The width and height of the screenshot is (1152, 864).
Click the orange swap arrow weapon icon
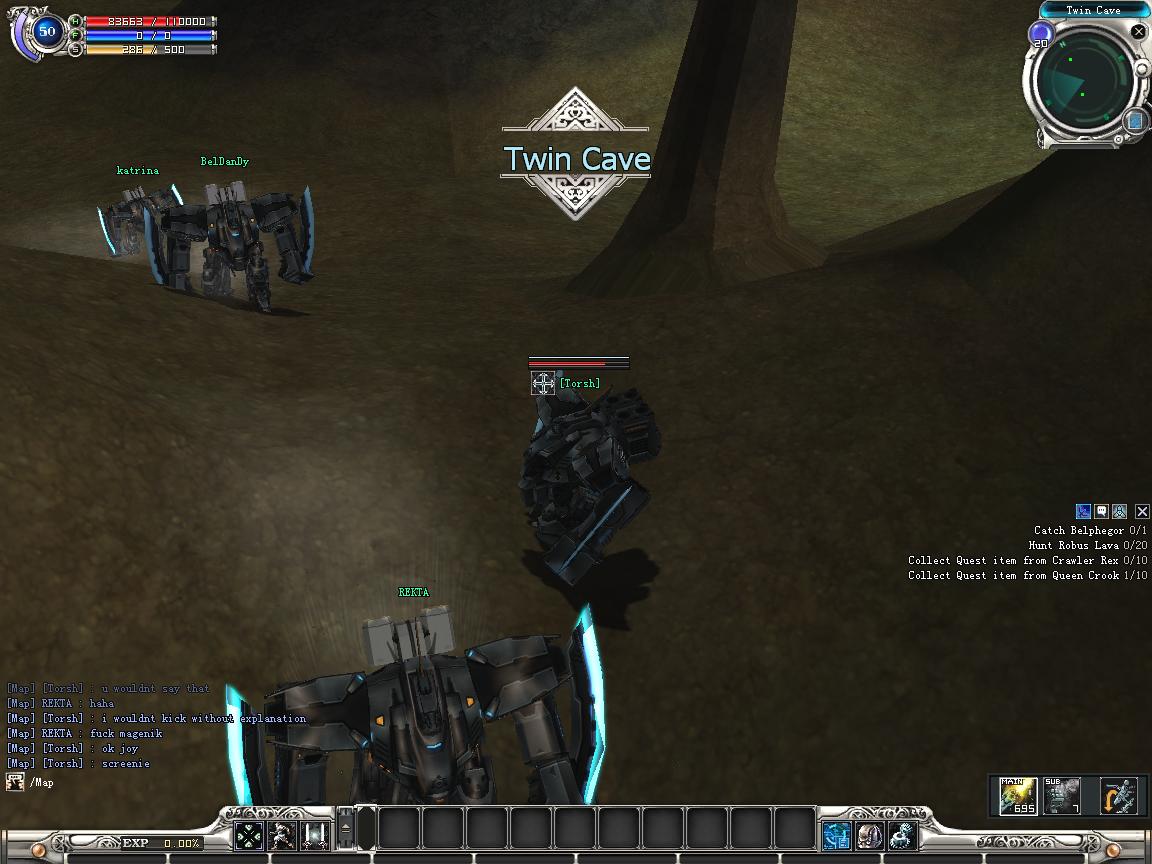point(1119,796)
